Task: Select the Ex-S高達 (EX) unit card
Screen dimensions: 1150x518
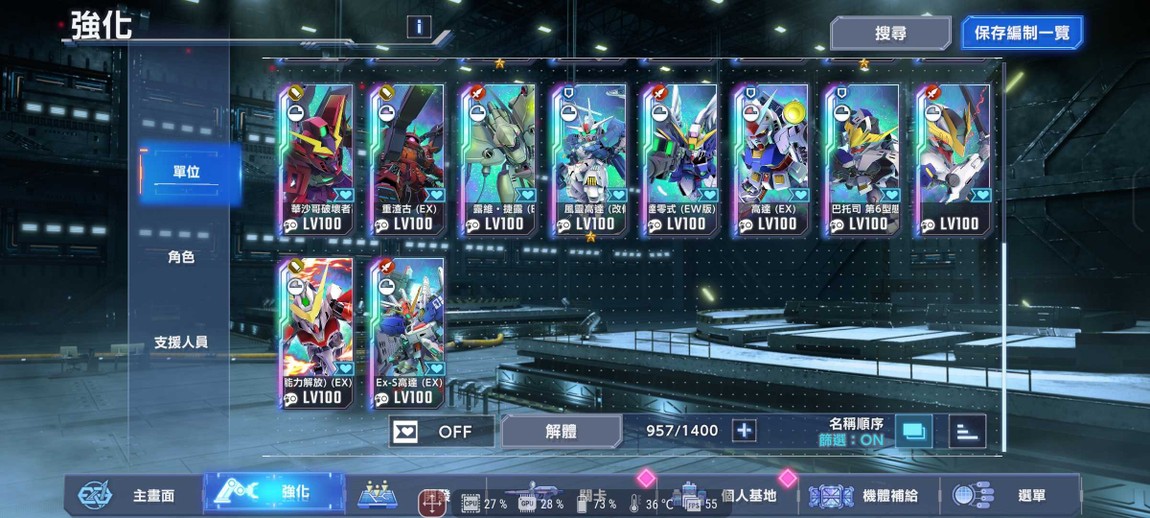Action: (x=407, y=332)
